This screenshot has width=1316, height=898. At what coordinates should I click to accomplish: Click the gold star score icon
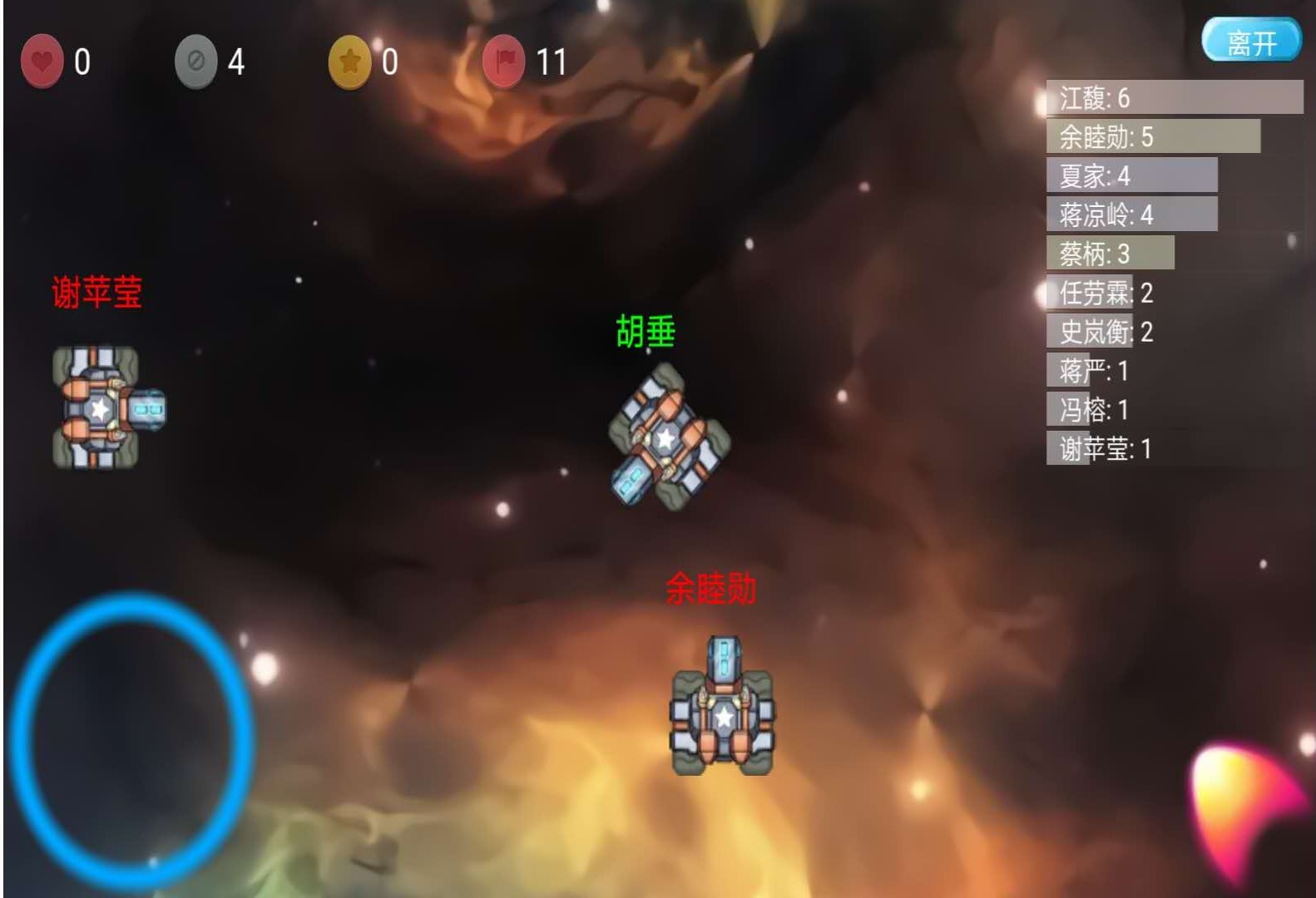(349, 59)
